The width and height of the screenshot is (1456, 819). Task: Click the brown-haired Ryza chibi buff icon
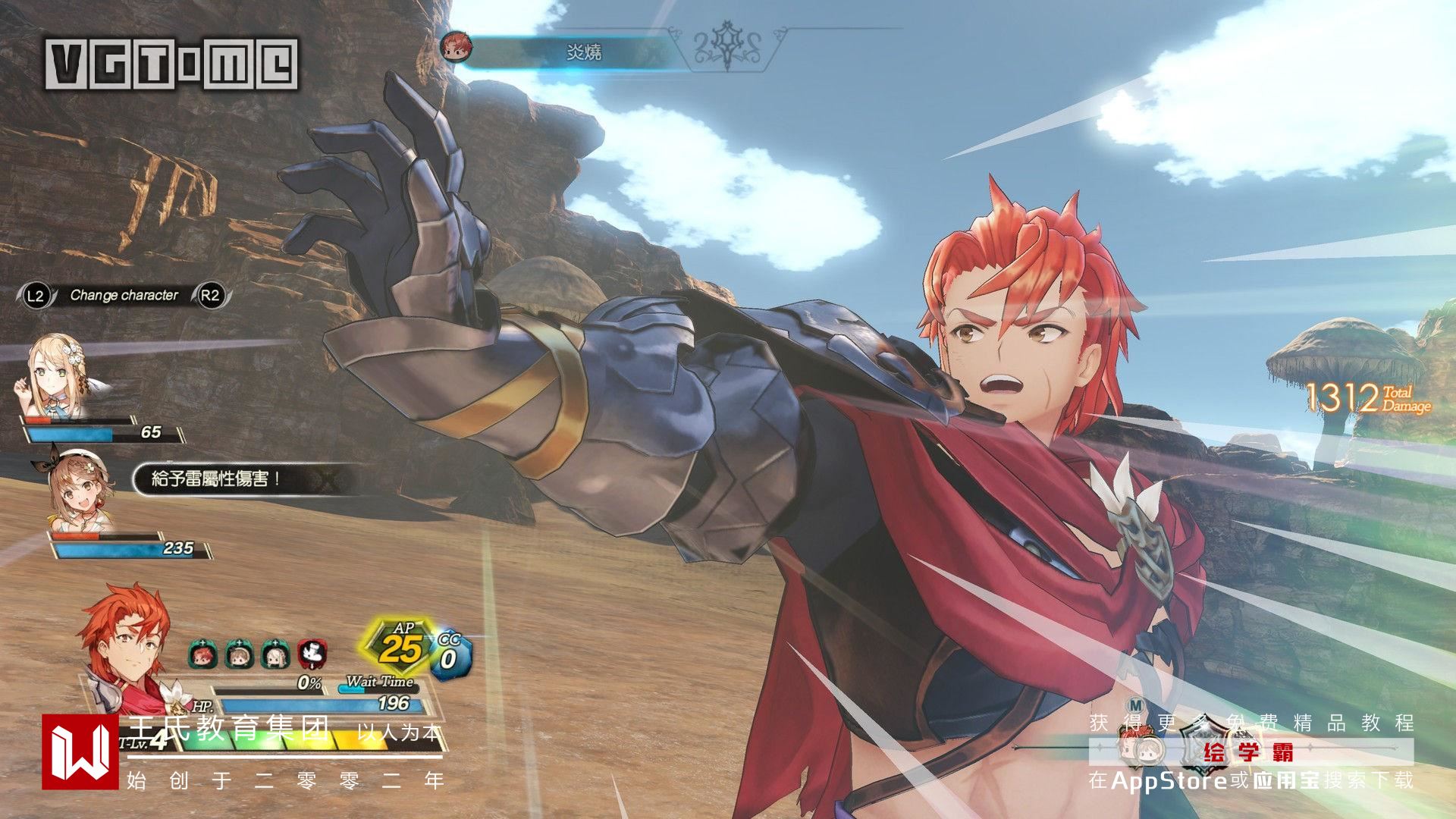pos(239,654)
